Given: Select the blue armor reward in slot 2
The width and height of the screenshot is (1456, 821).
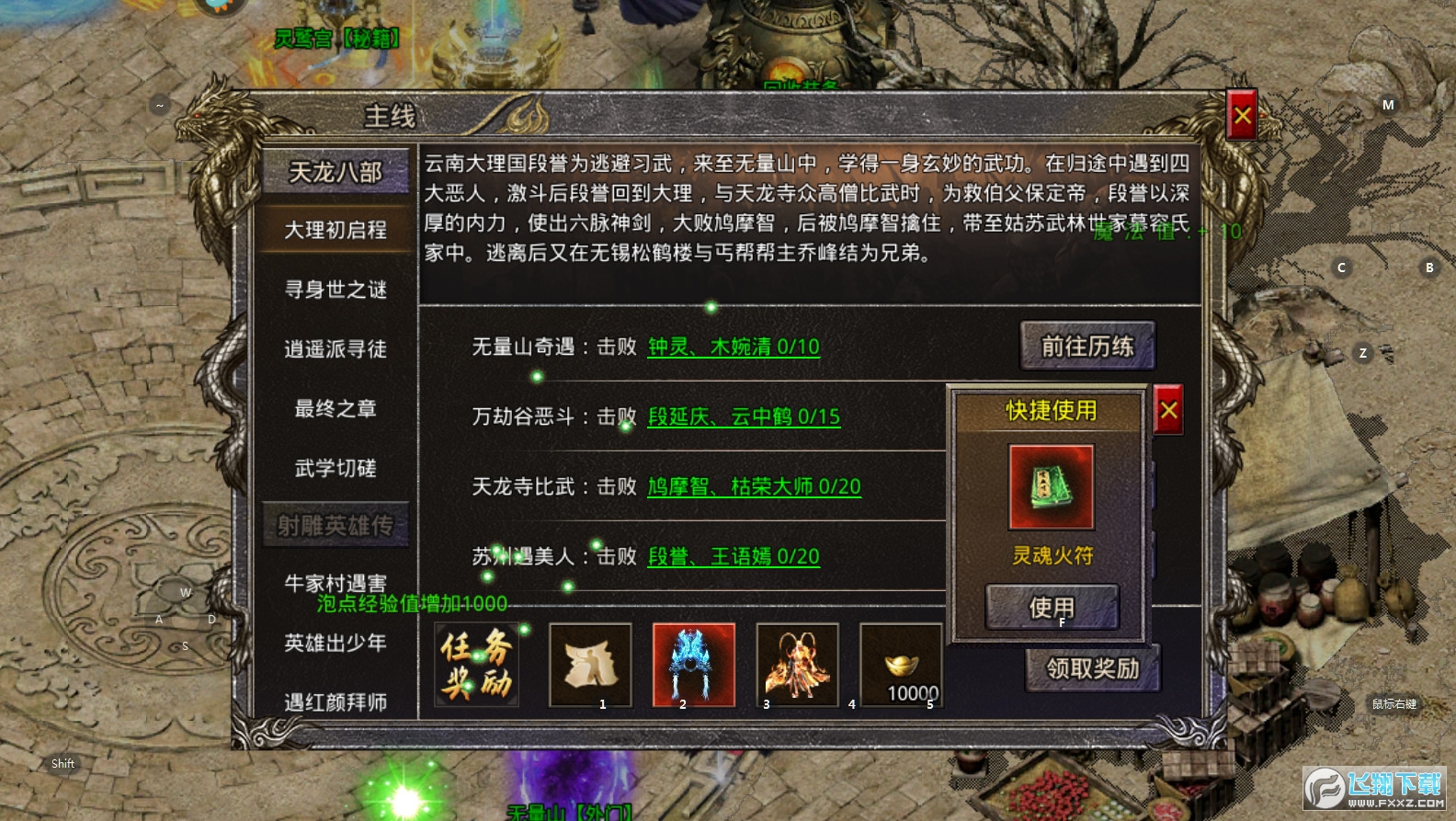Looking at the screenshot, I should point(693,664).
